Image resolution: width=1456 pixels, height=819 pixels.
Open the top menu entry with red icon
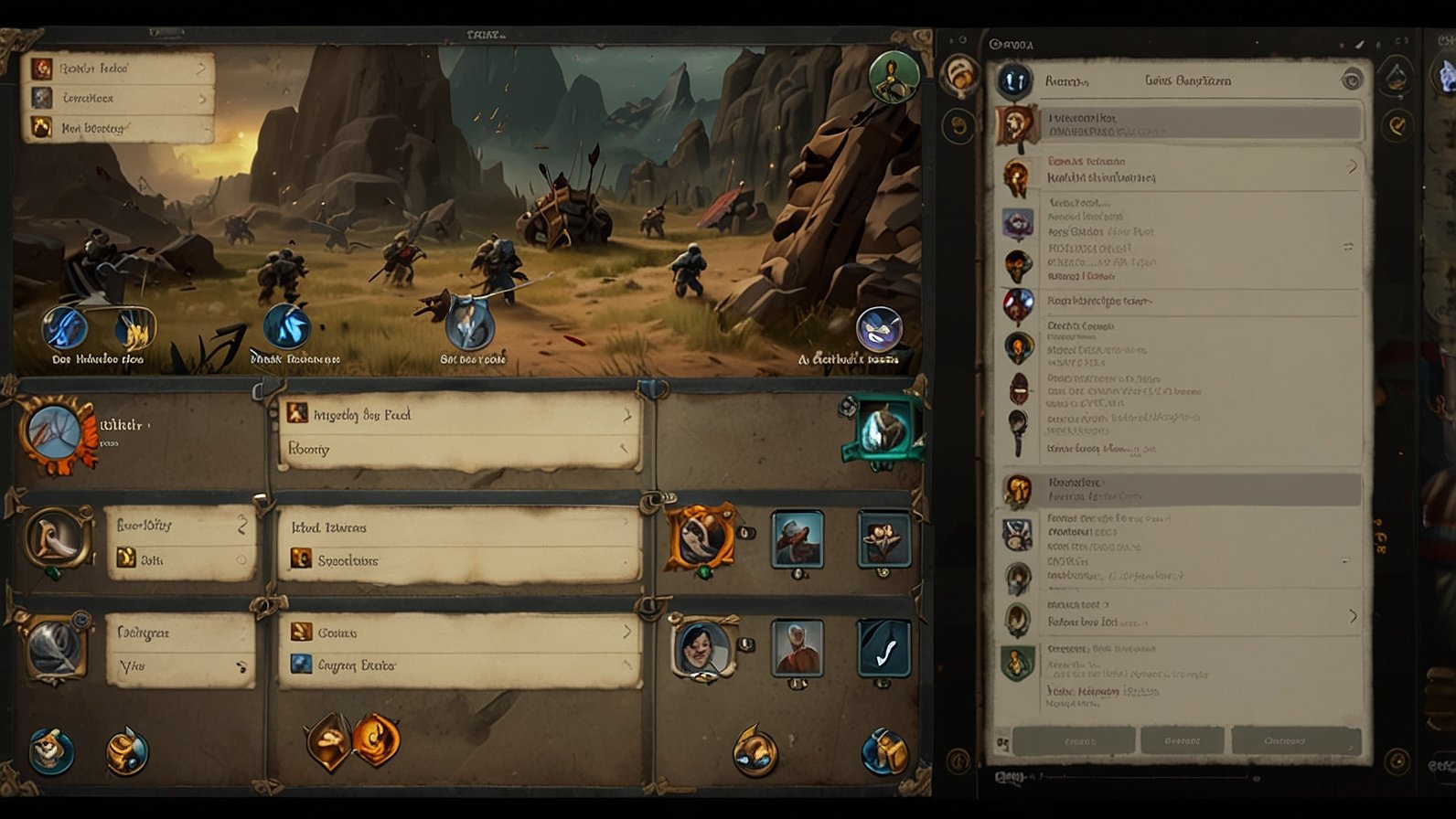coord(117,69)
